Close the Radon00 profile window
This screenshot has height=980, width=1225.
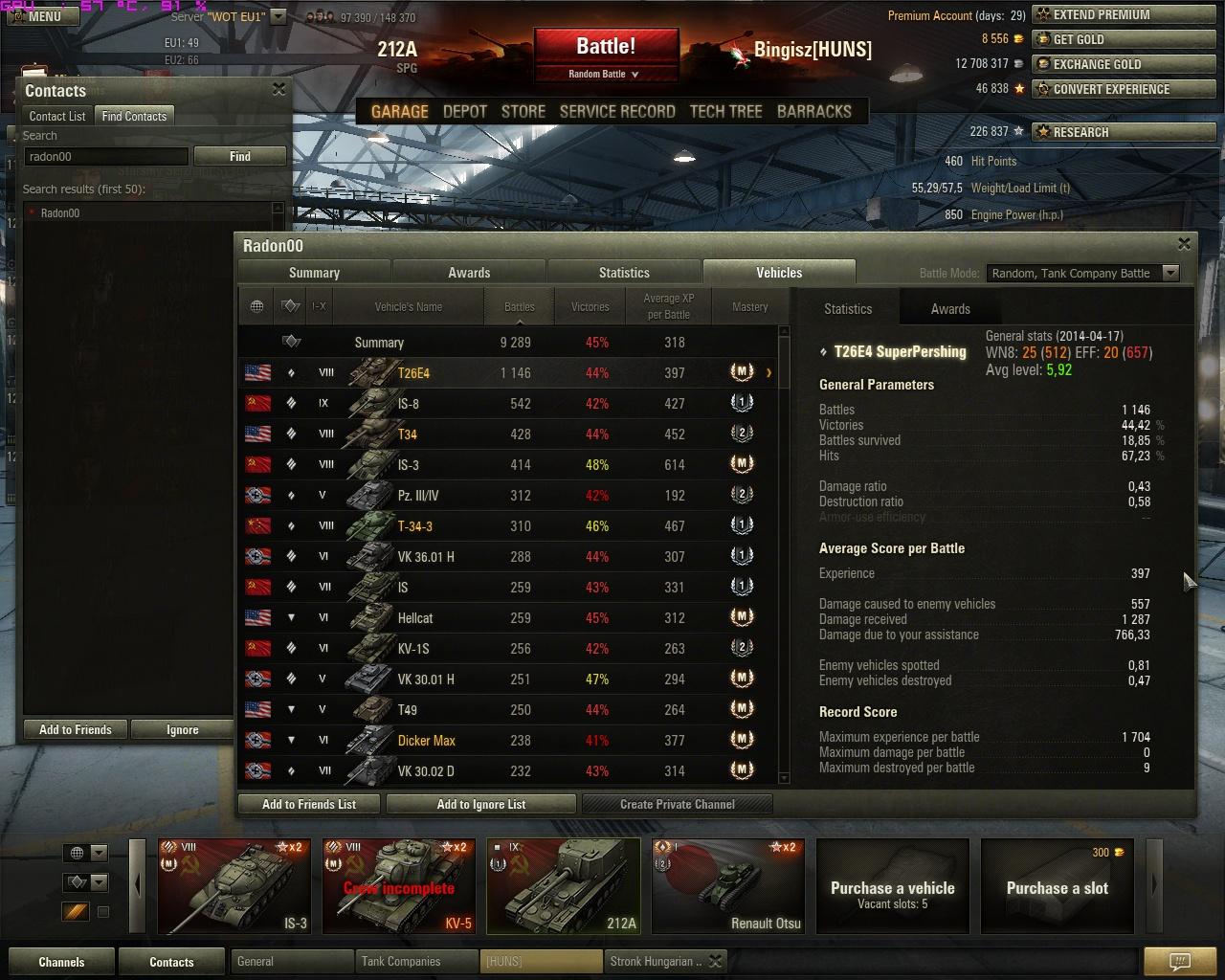[x=1184, y=244]
